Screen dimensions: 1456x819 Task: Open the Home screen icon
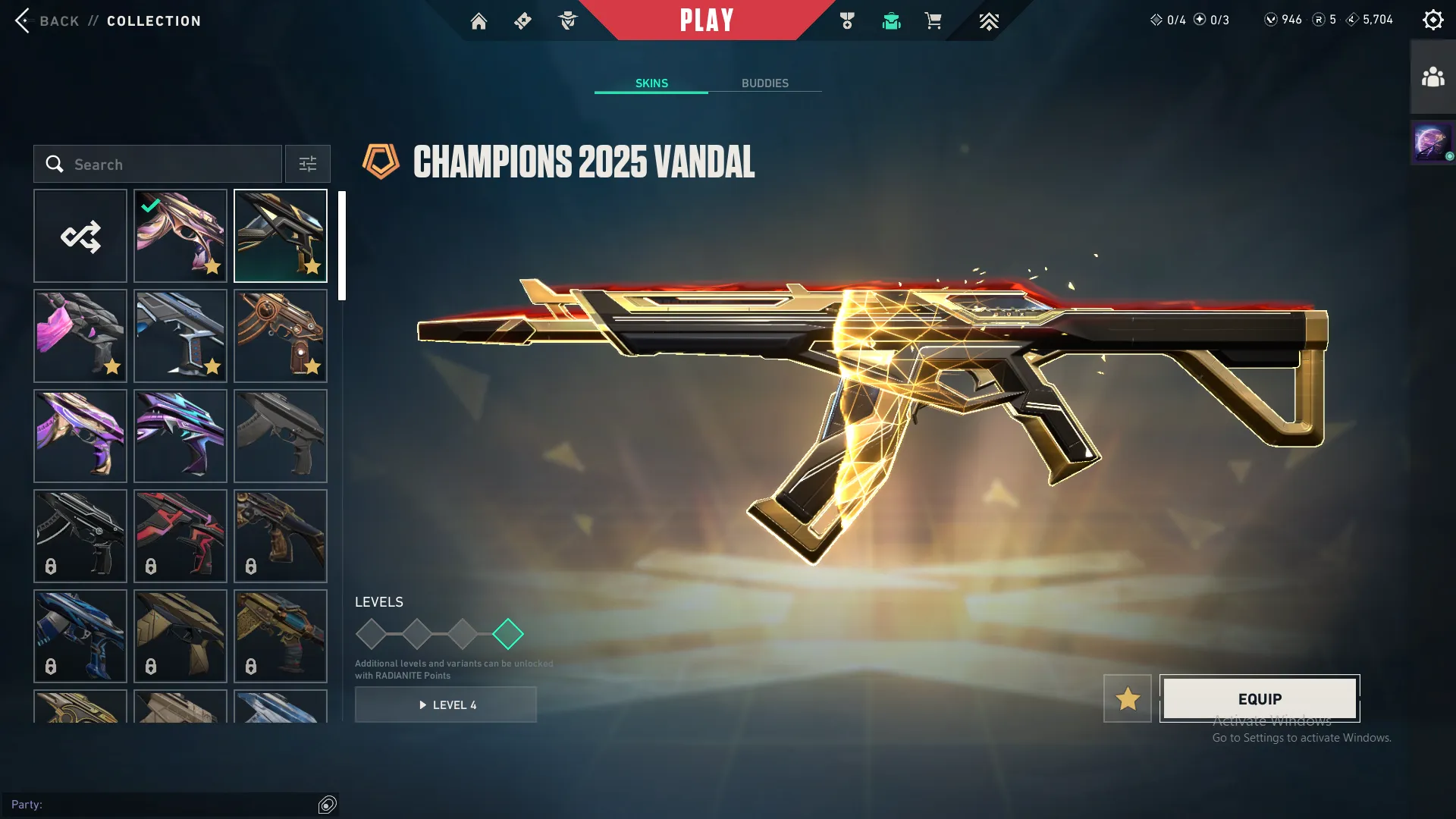[479, 21]
